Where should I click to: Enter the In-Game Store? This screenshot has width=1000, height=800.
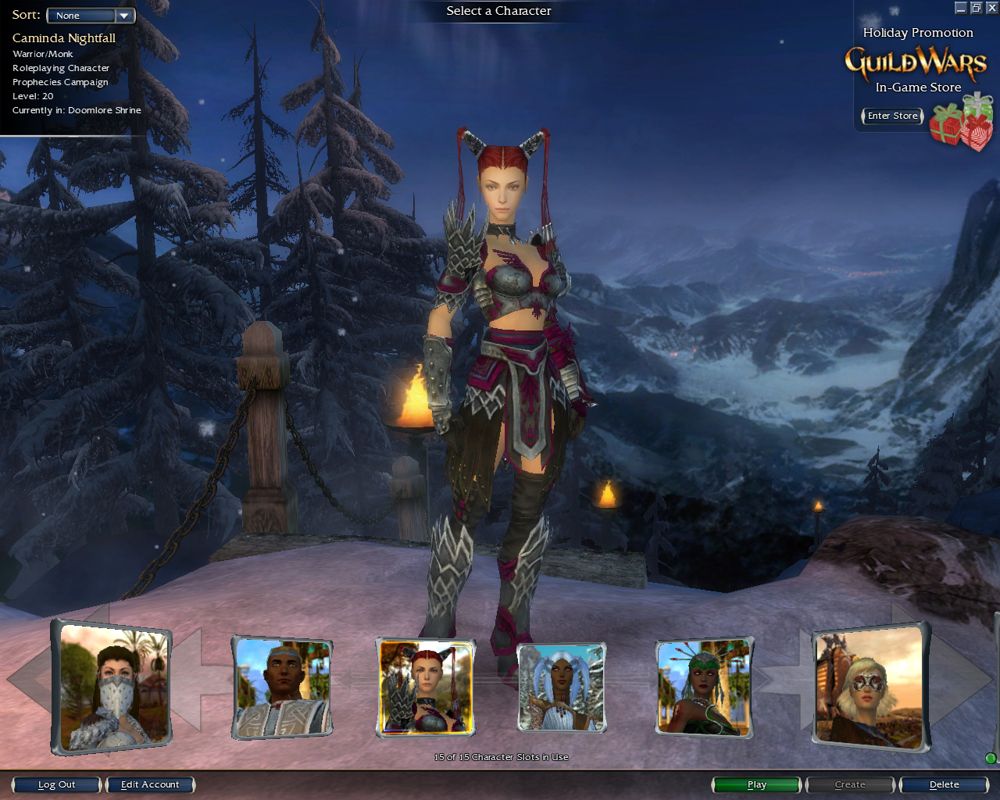pyautogui.click(x=892, y=116)
